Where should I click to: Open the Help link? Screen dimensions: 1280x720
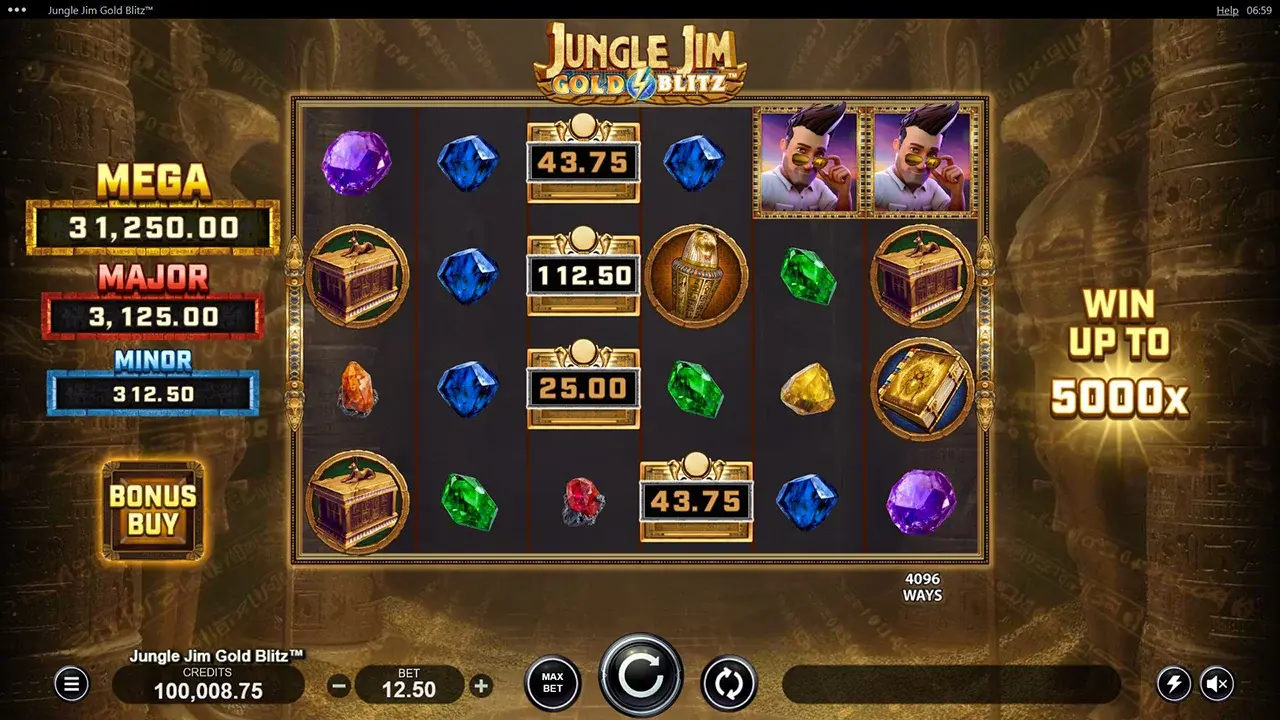[x=1227, y=10]
